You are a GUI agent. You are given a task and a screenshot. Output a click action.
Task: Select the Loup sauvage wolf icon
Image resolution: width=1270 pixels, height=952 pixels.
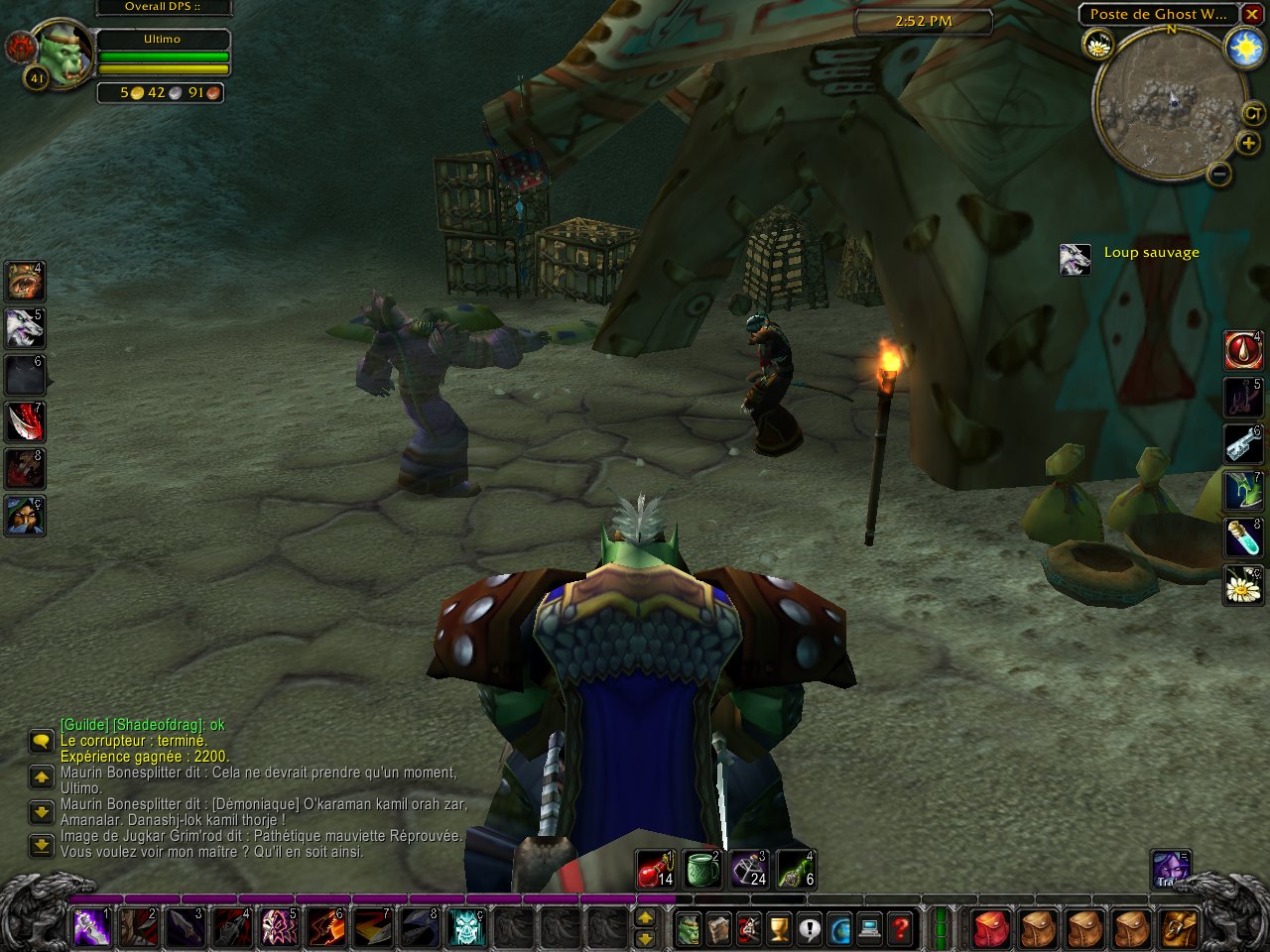pos(1076,259)
